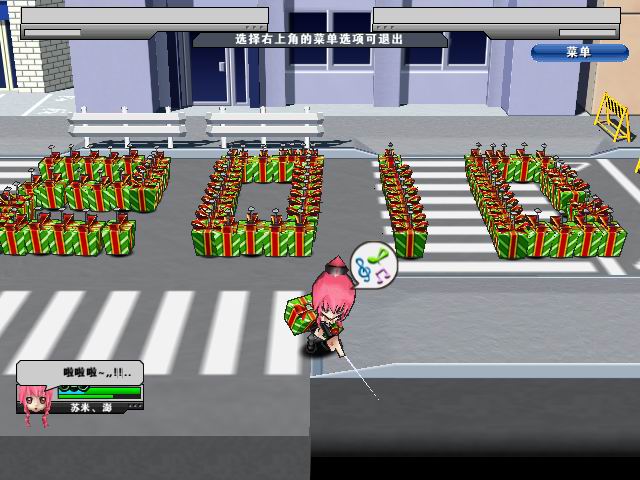Open the 菜单 menu button
This screenshot has width=640, height=480.
coord(579,51)
